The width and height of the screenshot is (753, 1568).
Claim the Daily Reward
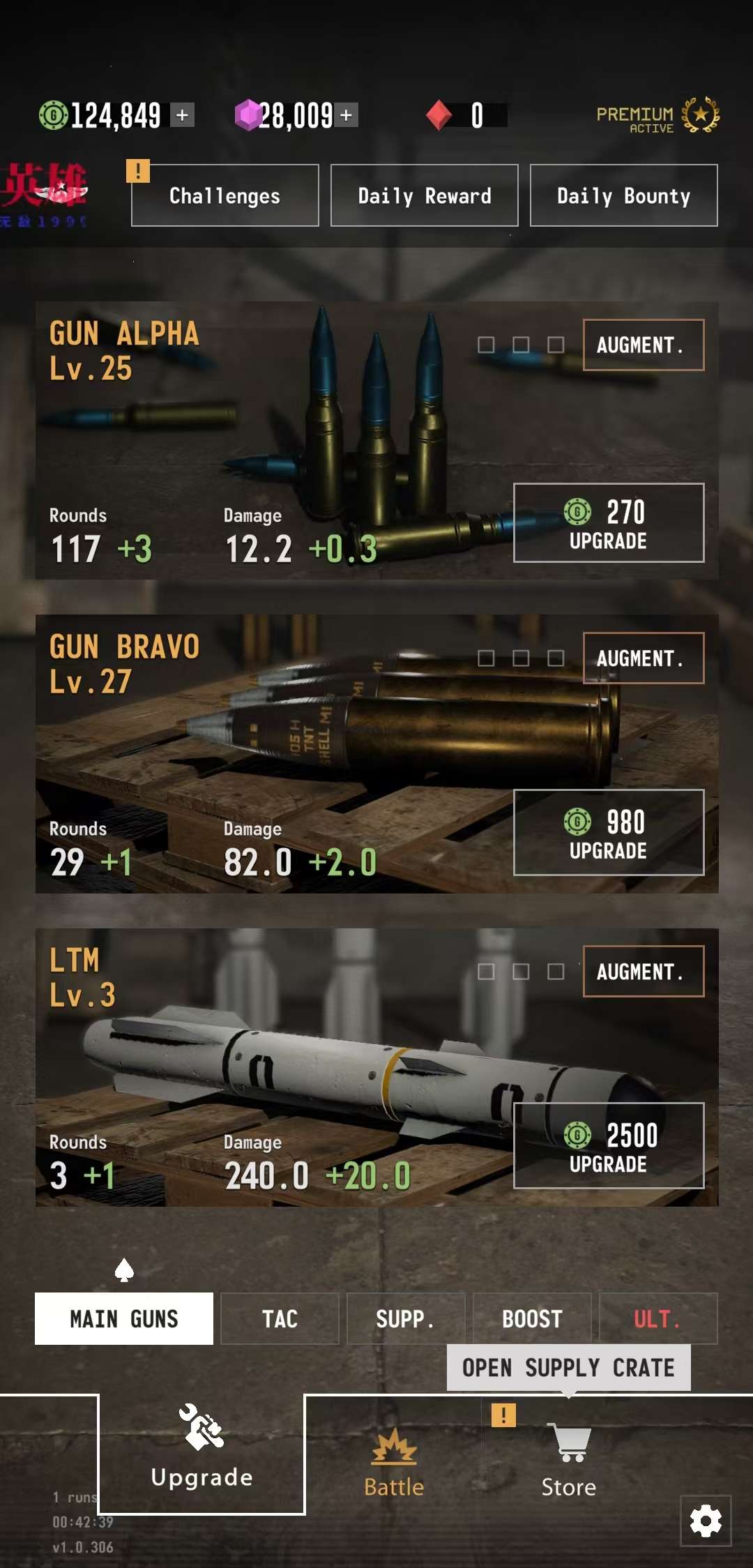pos(424,195)
